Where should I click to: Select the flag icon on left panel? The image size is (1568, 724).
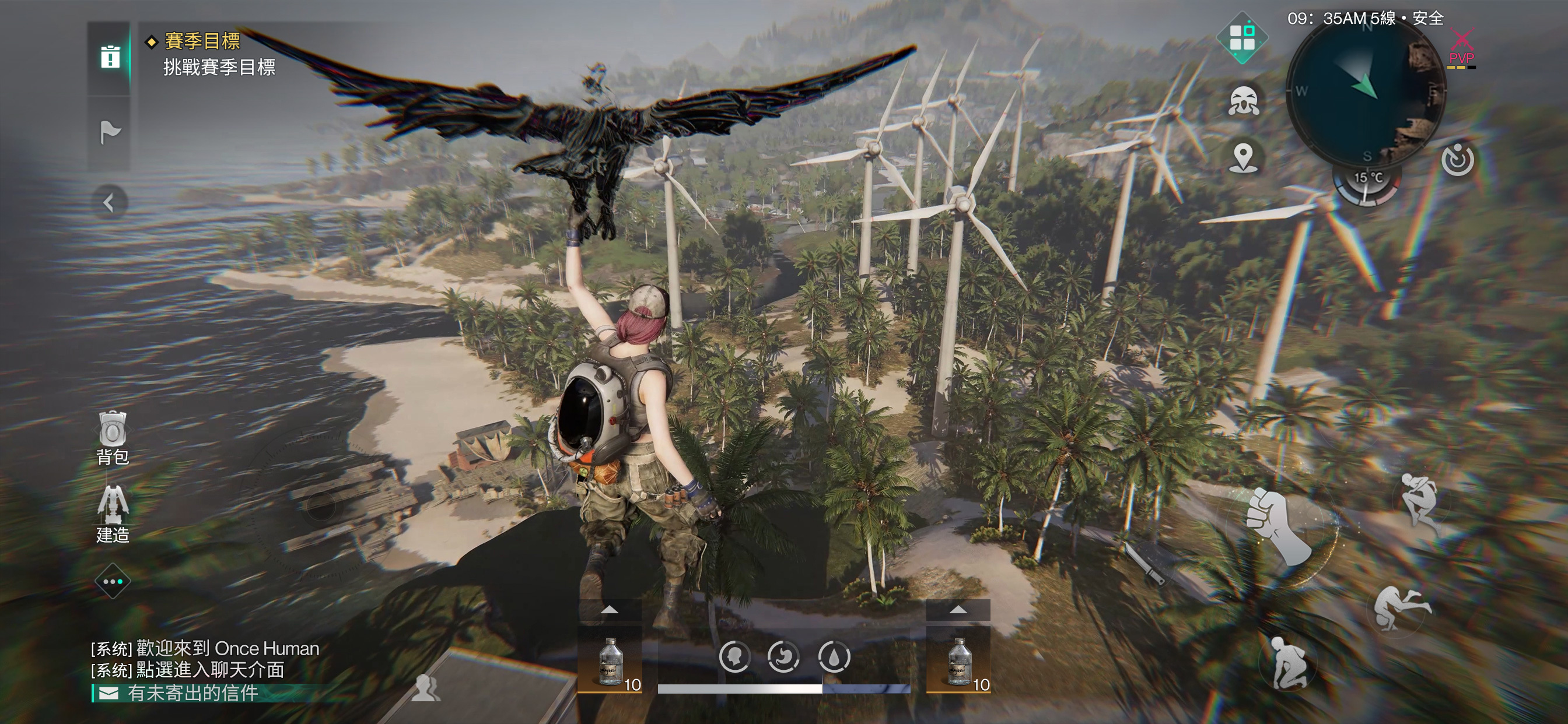pos(110,132)
